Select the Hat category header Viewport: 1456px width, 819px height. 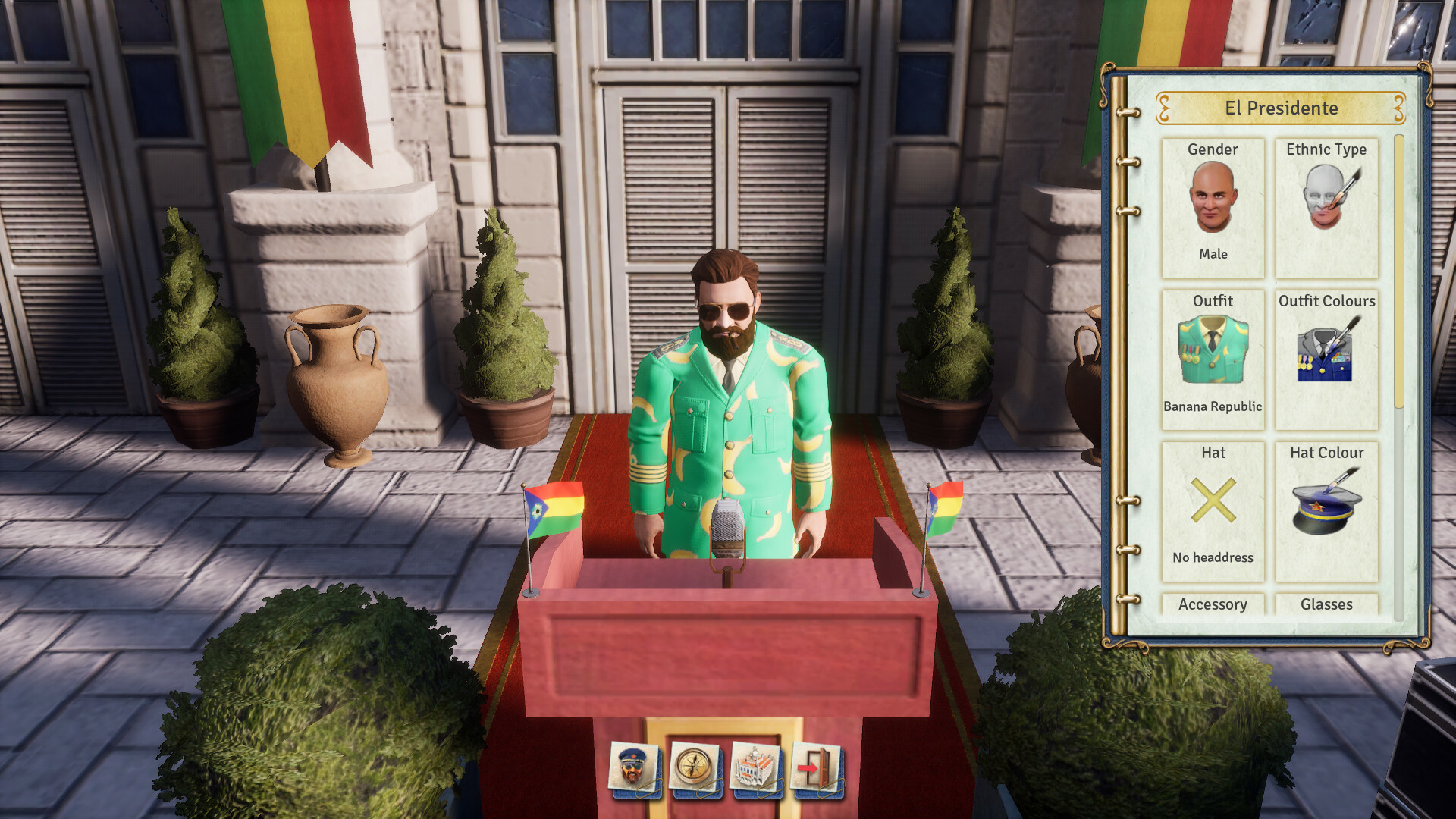point(1213,453)
